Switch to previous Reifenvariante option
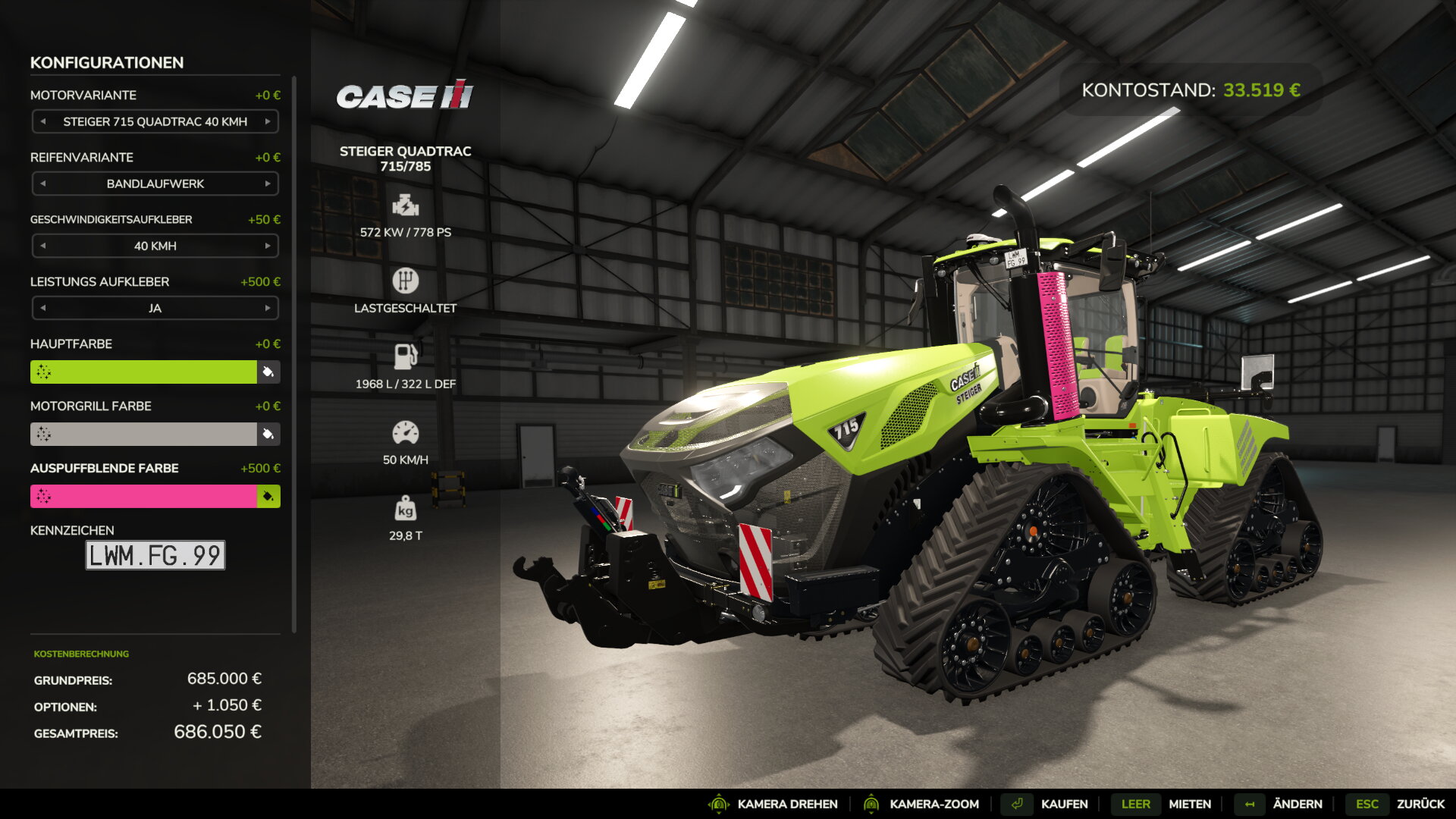The width and height of the screenshot is (1456, 819). 43,184
